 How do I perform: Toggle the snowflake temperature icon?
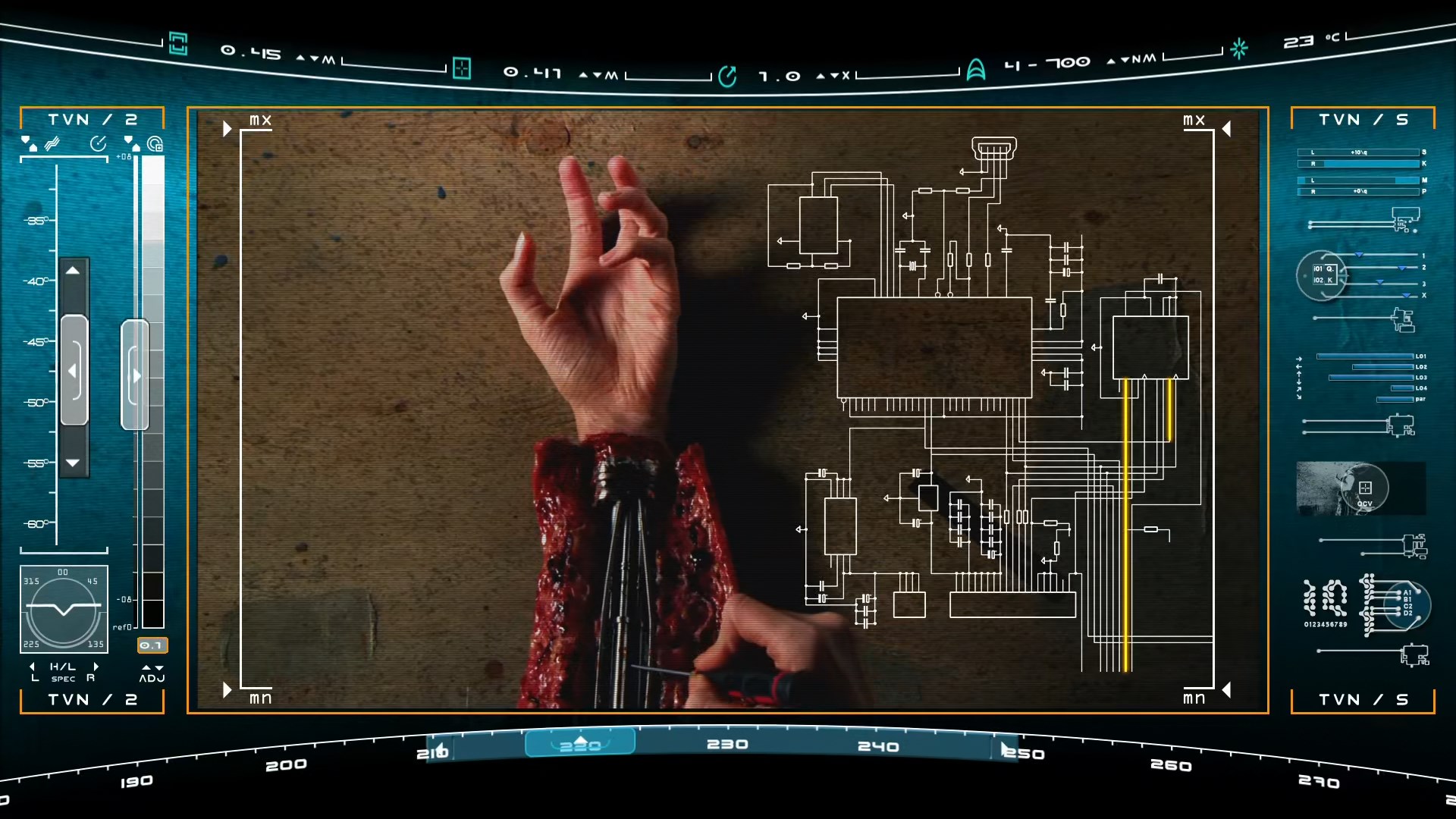tap(1239, 49)
